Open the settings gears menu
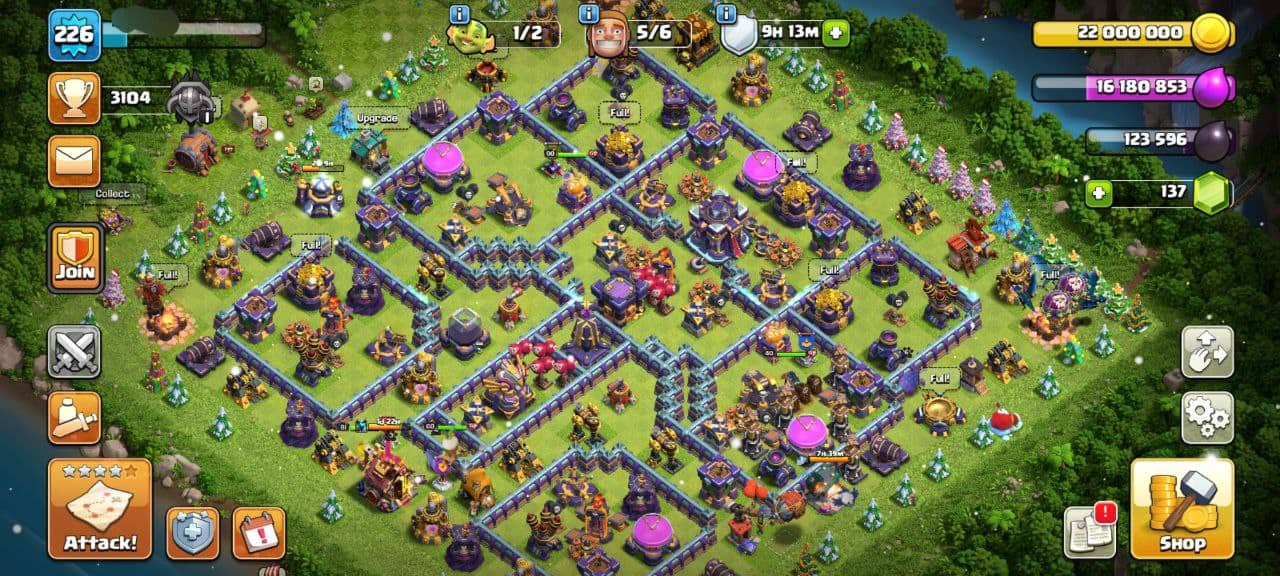 click(1207, 417)
